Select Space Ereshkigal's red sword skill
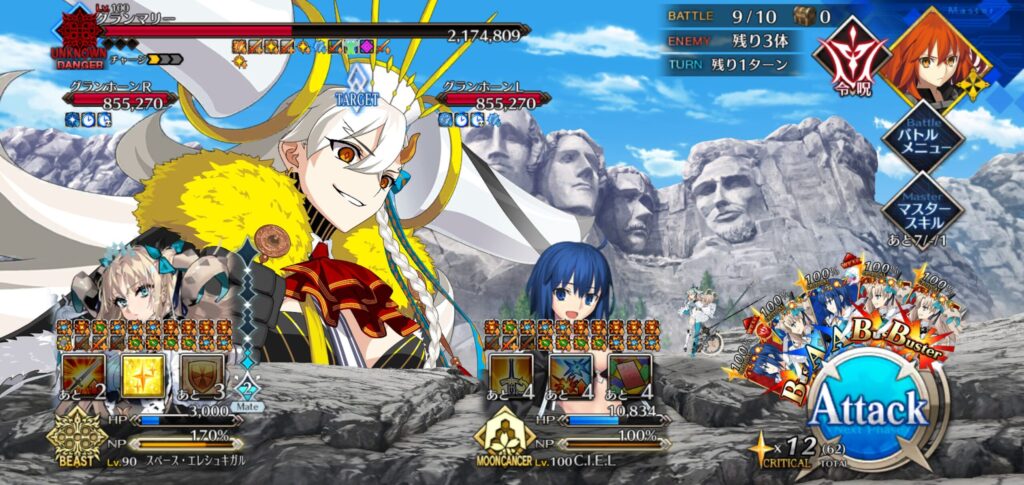 [x=83, y=376]
